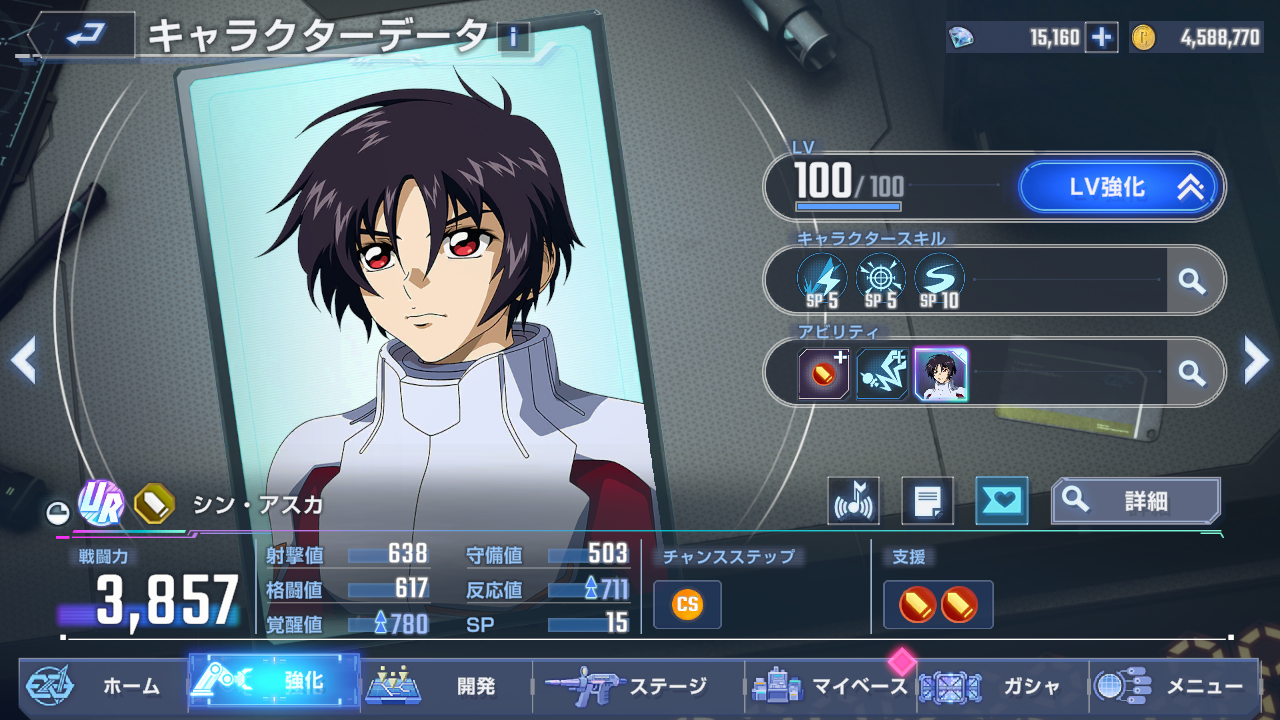
Task: Select the lightning bolt SP 5 skill
Action: [822, 280]
